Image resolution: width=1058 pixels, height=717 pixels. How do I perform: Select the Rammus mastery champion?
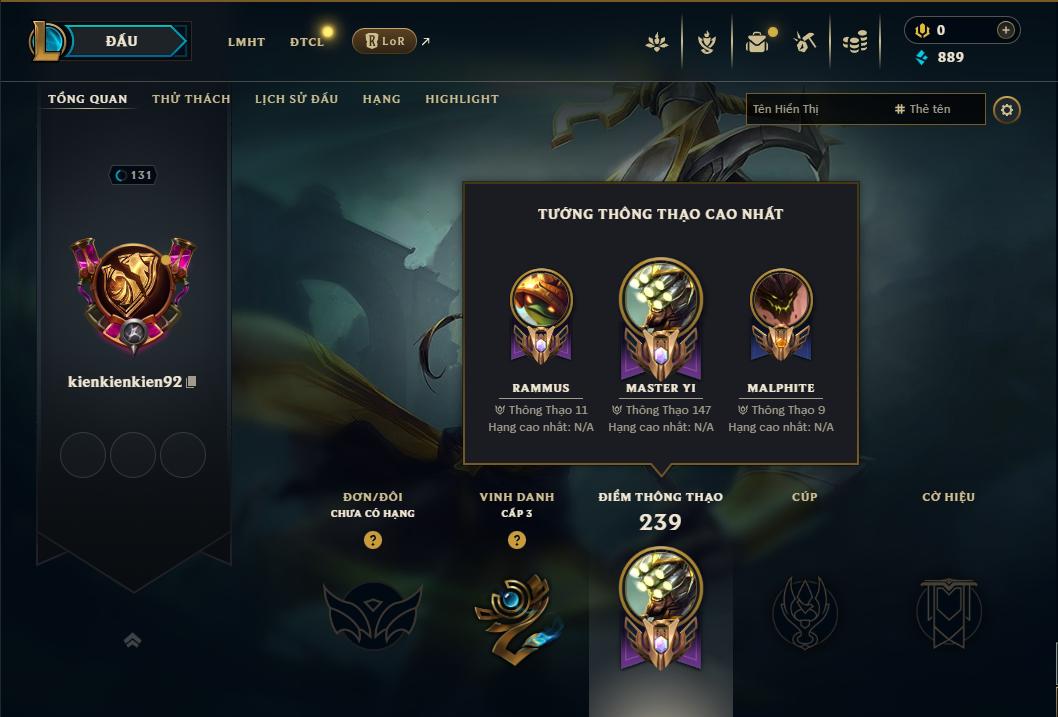pos(541,315)
